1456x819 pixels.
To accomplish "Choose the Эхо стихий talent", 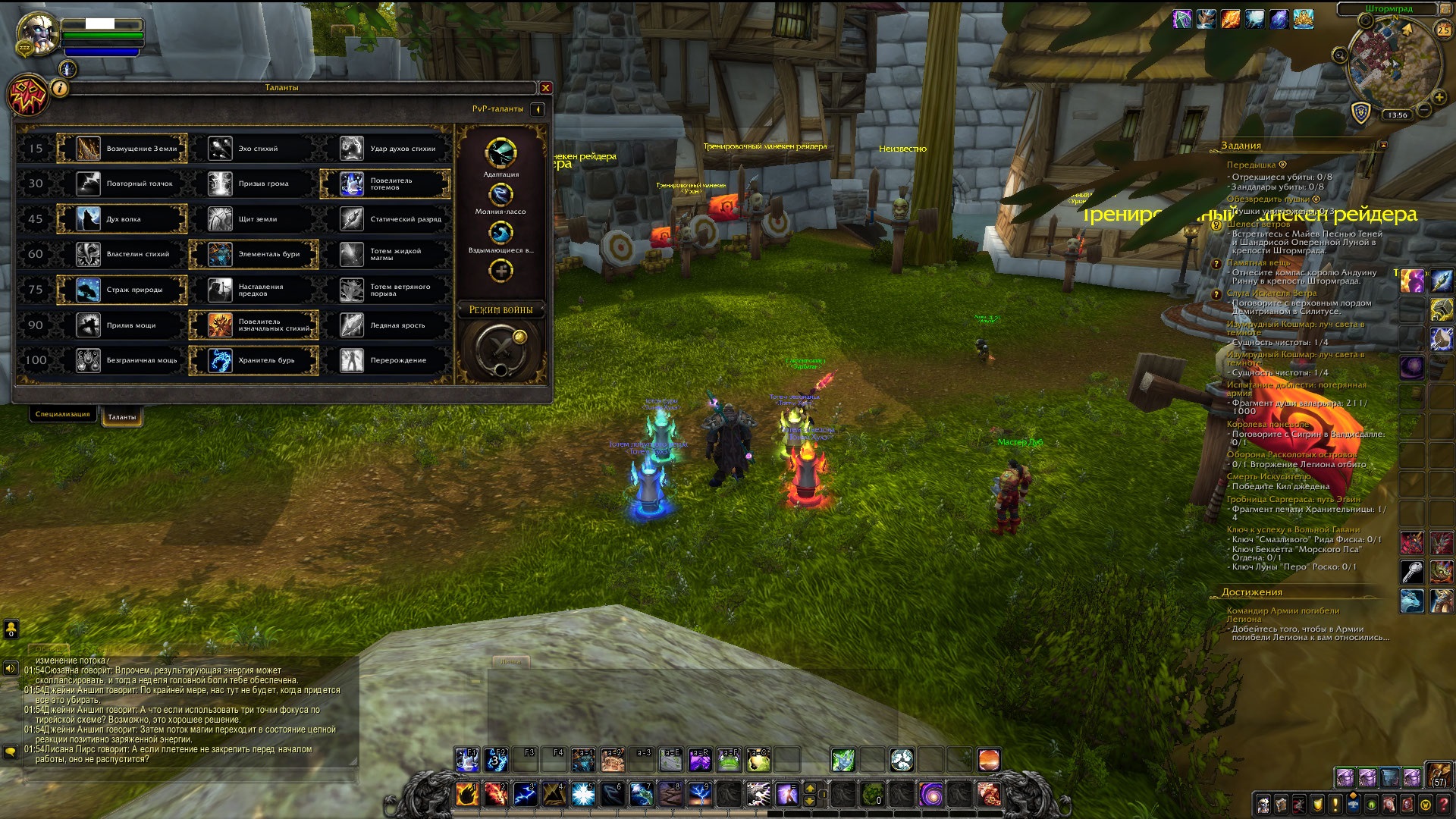I will pyautogui.click(x=253, y=149).
